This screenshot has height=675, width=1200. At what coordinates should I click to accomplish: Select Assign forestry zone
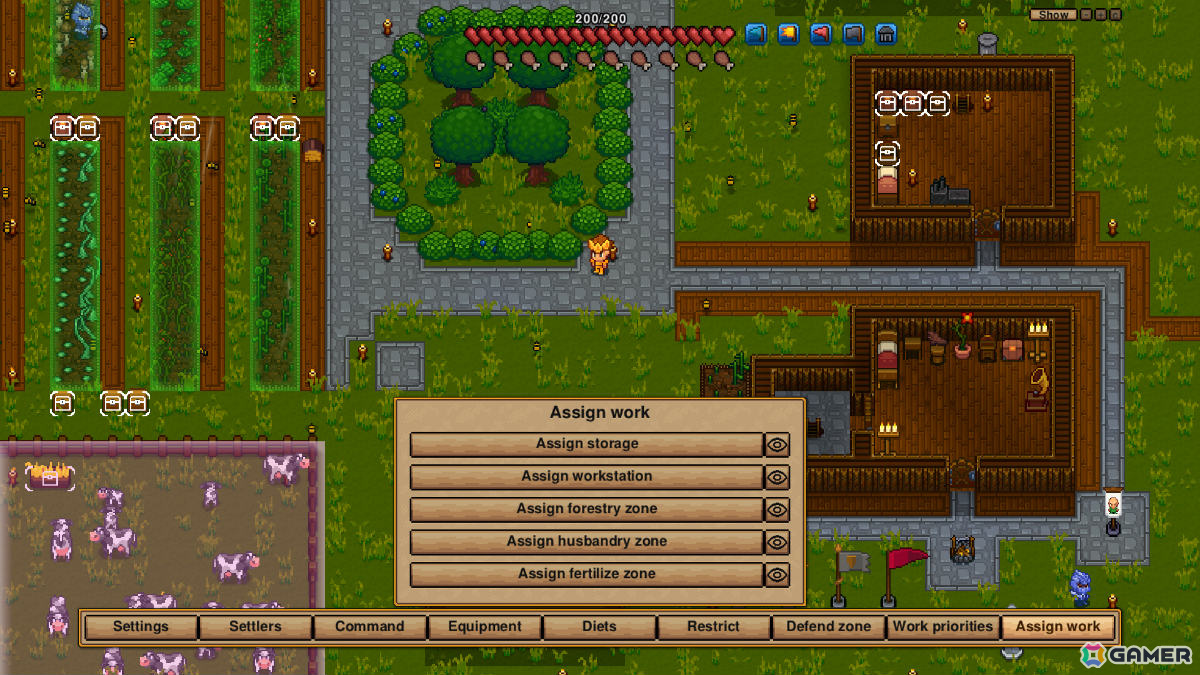[x=587, y=509]
